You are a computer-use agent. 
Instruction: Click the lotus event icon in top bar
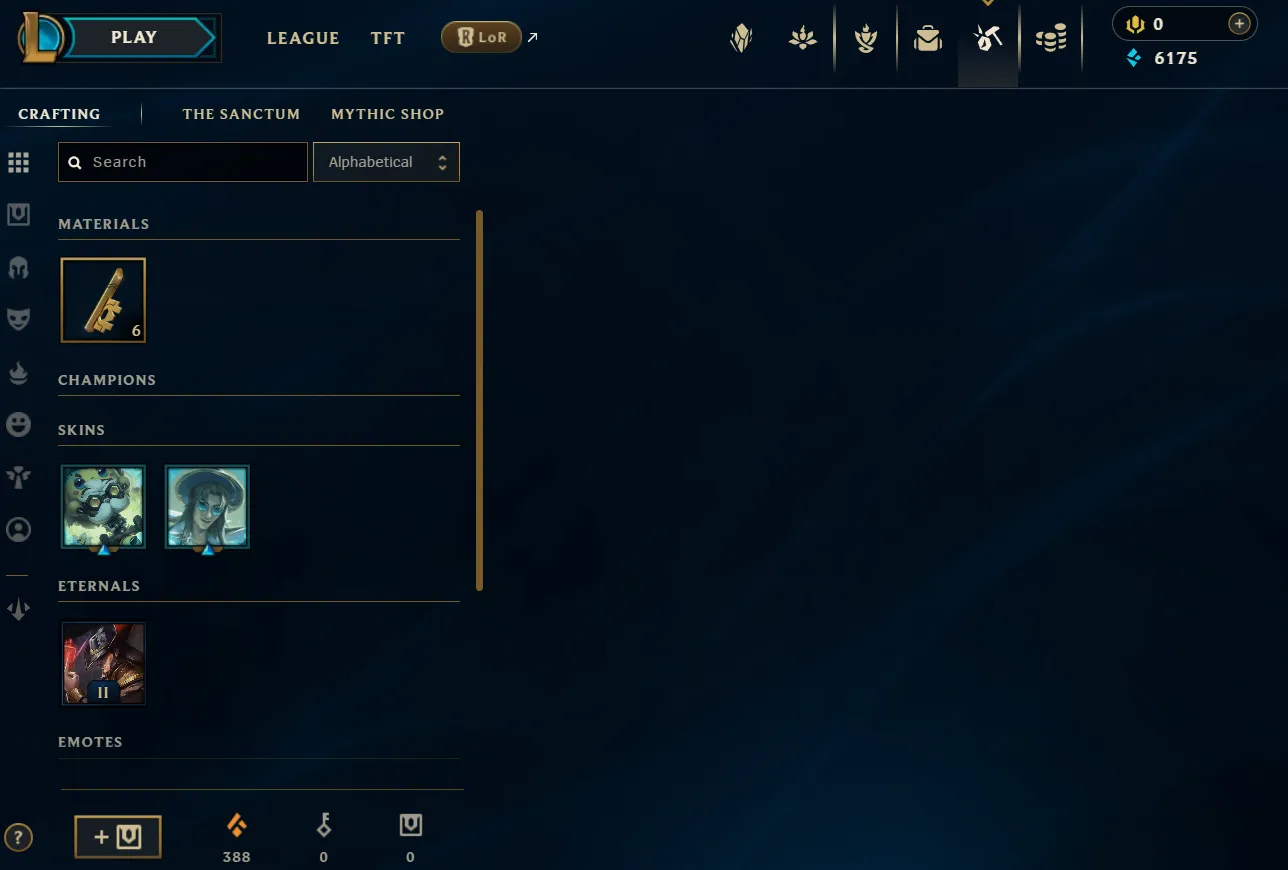(803, 38)
